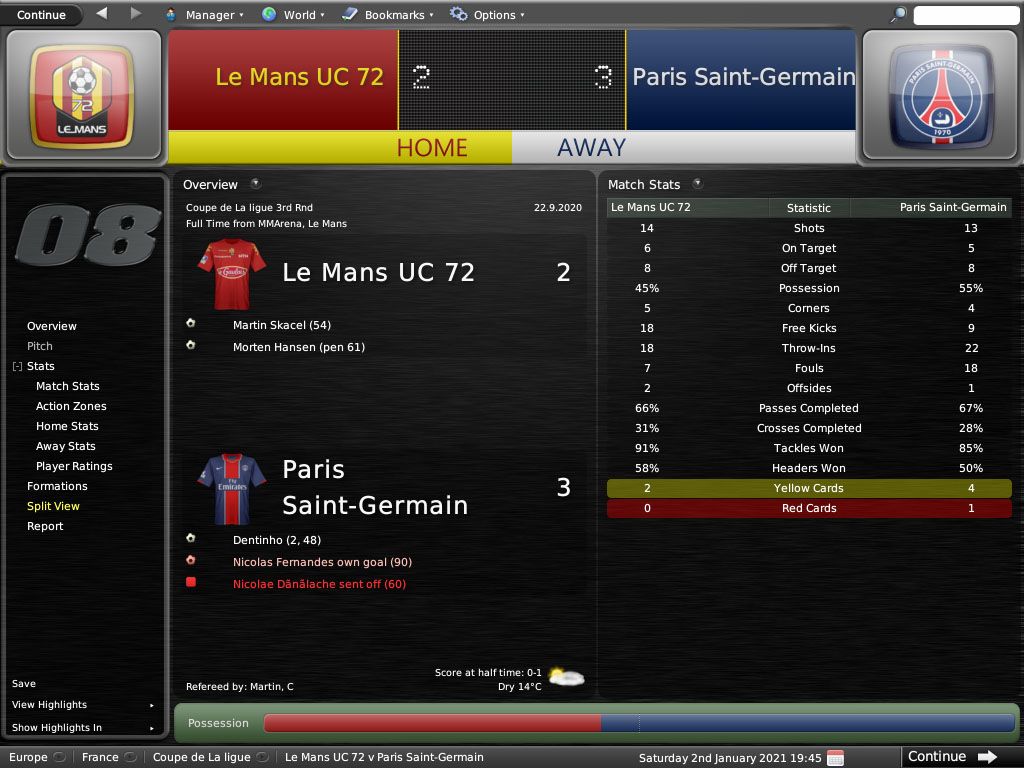Select Pitch in the side menu
Image resolution: width=1024 pixels, height=768 pixels.
[40, 346]
